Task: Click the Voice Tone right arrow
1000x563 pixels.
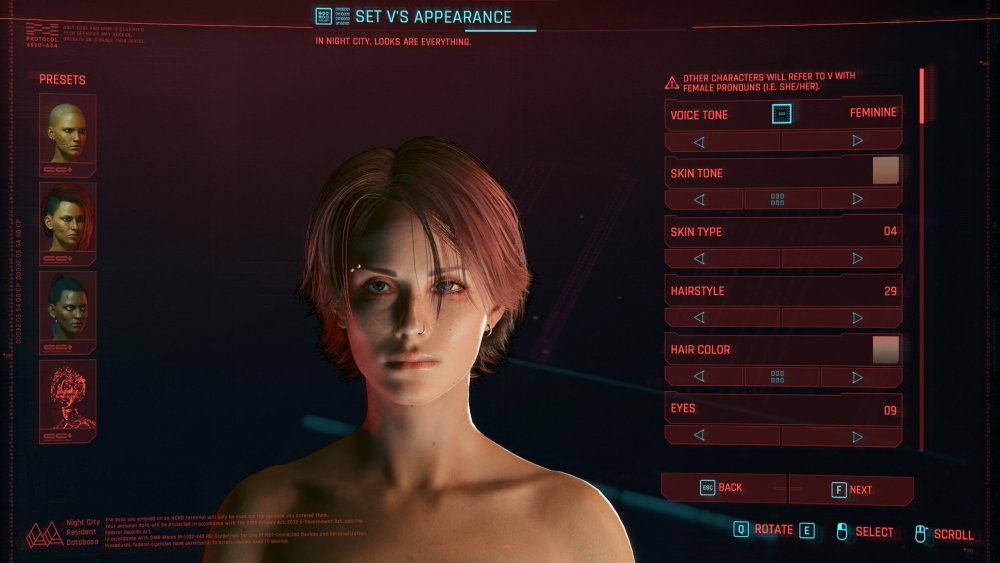Action: pyautogui.click(x=856, y=141)
